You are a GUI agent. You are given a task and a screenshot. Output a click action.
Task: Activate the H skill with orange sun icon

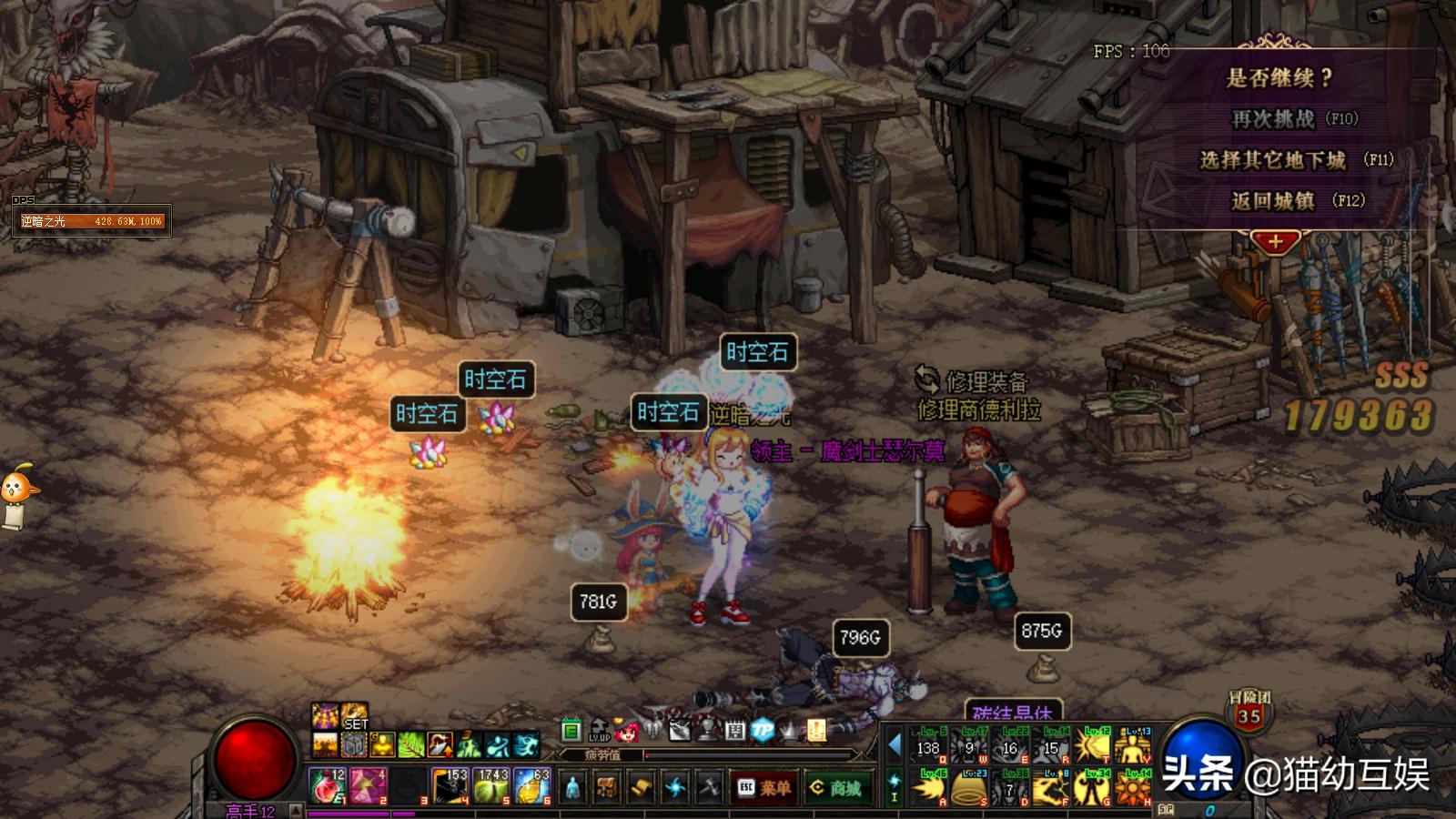1133,787
